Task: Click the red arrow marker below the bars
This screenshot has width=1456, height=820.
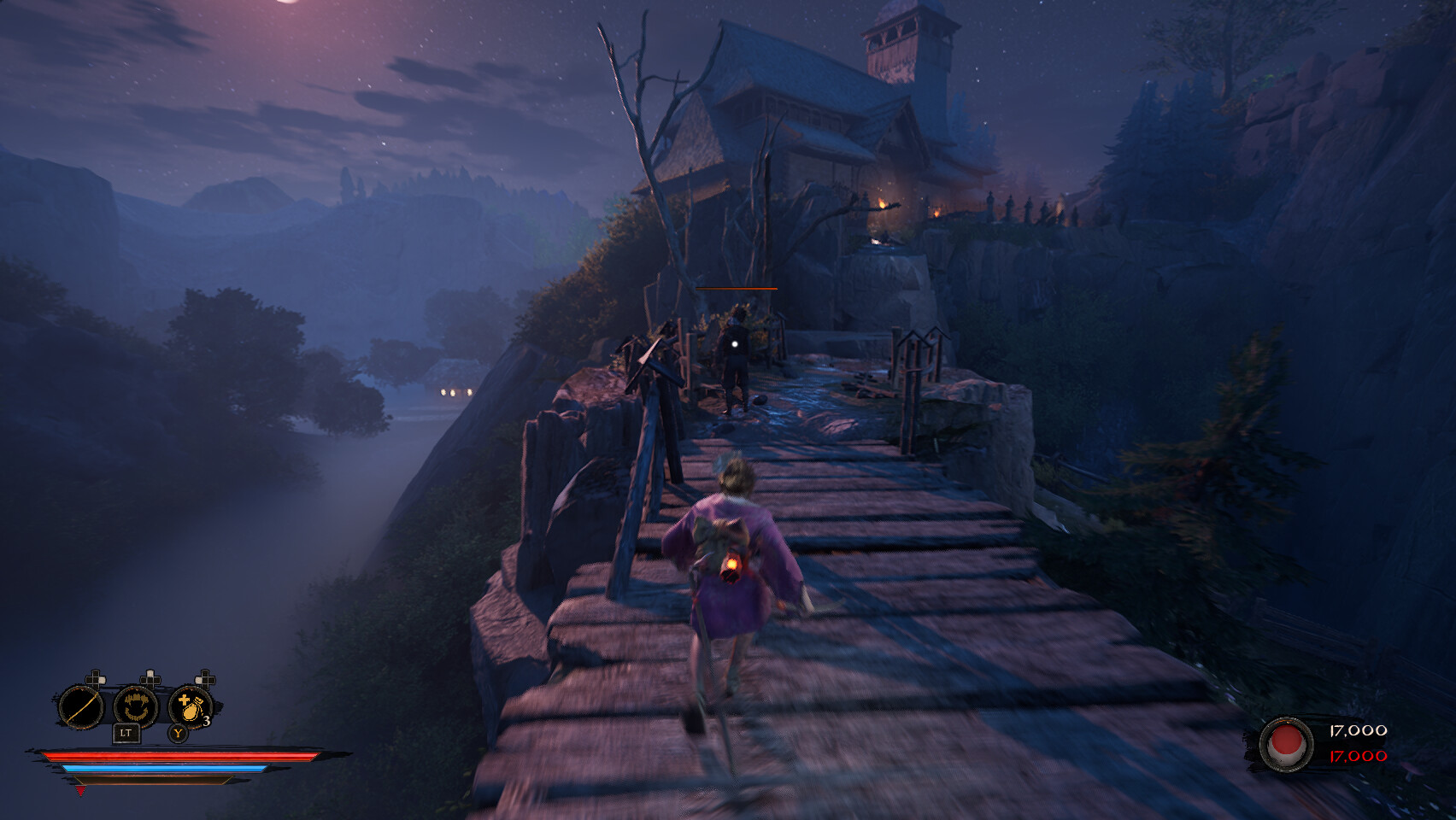Action: (x=80, y=792)
